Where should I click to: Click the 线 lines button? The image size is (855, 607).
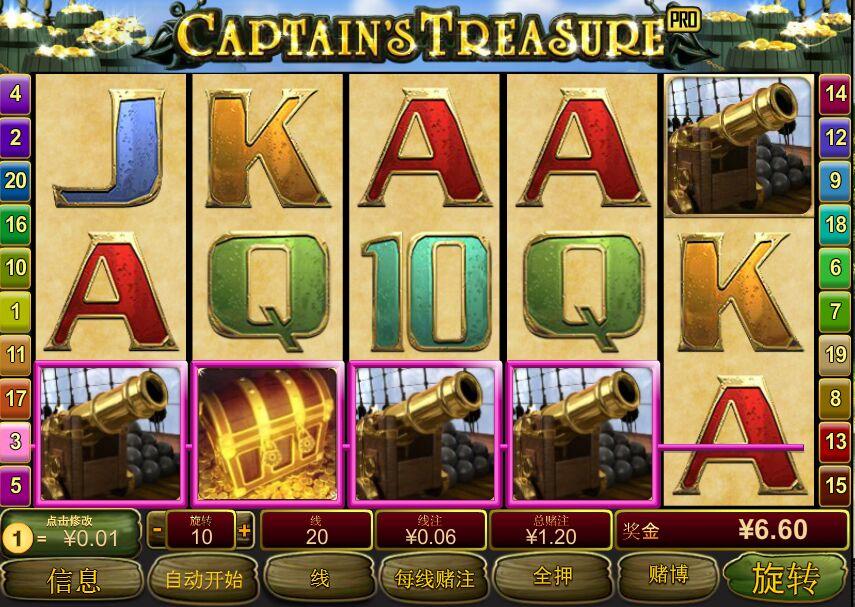tap(319, 579)
